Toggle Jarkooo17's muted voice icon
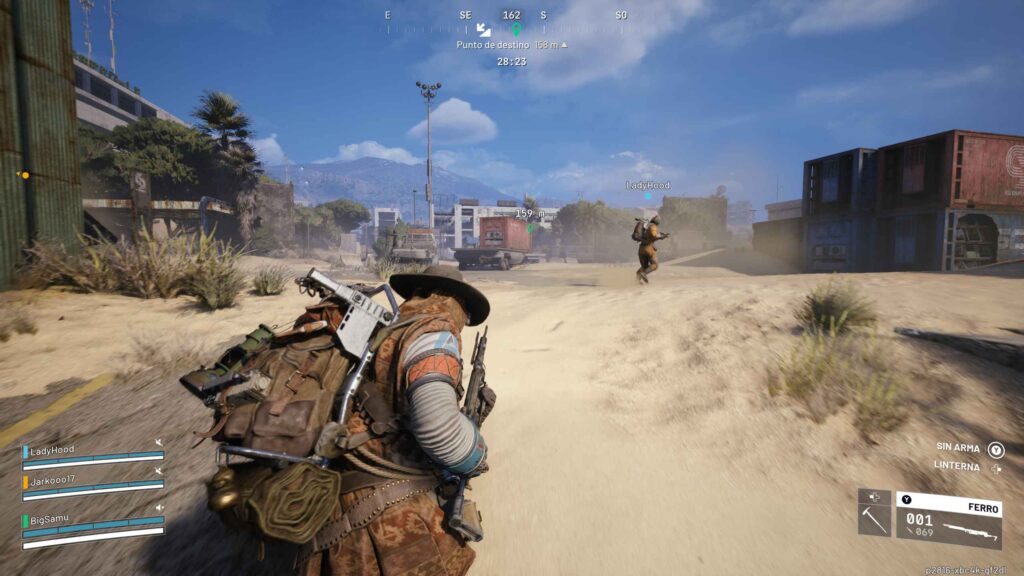This screenshot has height=576, width=1024. (x=158, y=470)
